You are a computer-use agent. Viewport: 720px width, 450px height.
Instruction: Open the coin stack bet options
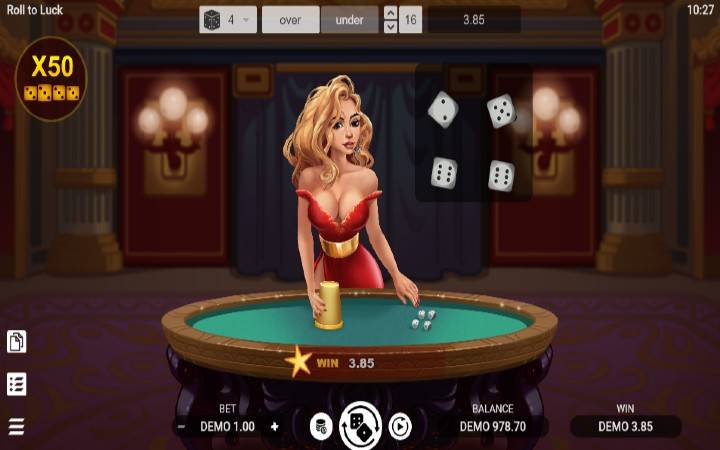click(x=321, y=427)
